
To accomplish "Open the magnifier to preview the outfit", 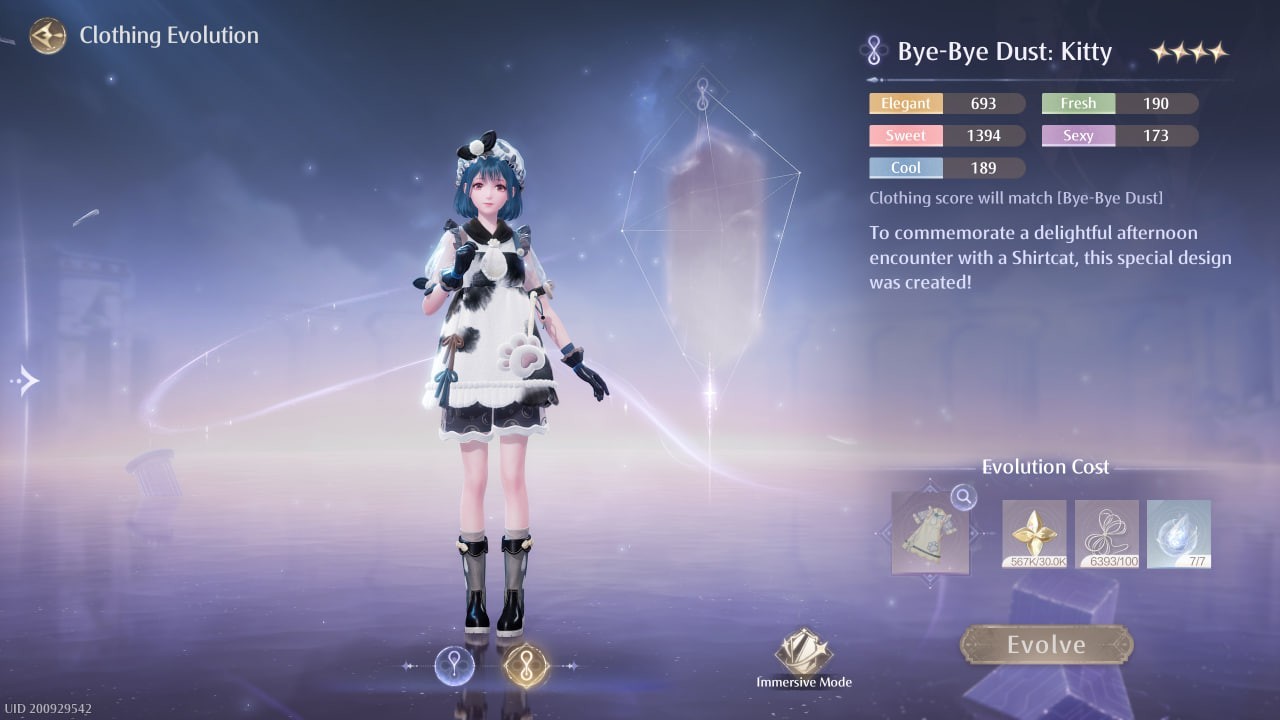I will (962, 497).
